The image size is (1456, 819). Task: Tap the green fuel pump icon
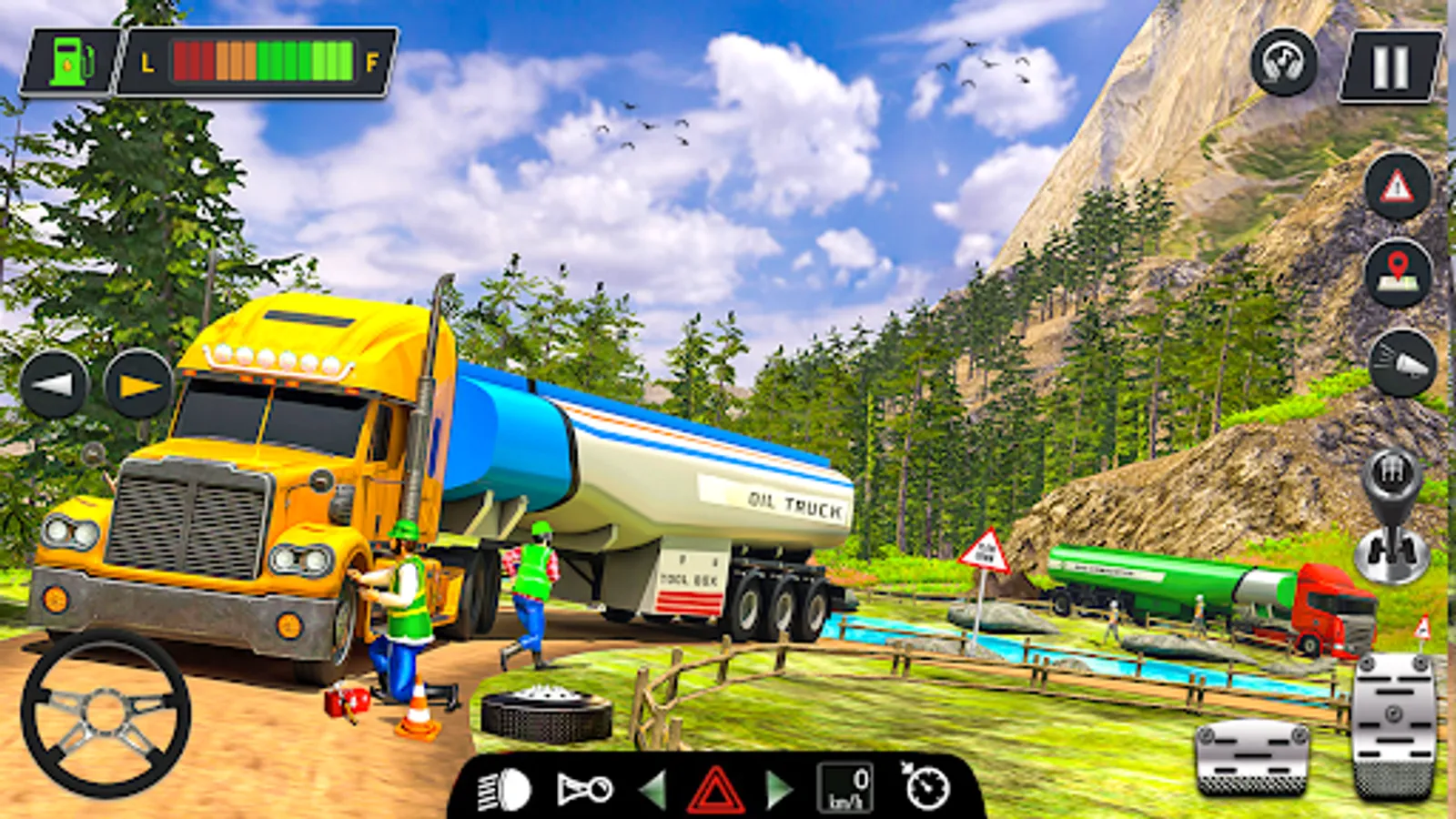pyautogui.click(x=72, y=62)
